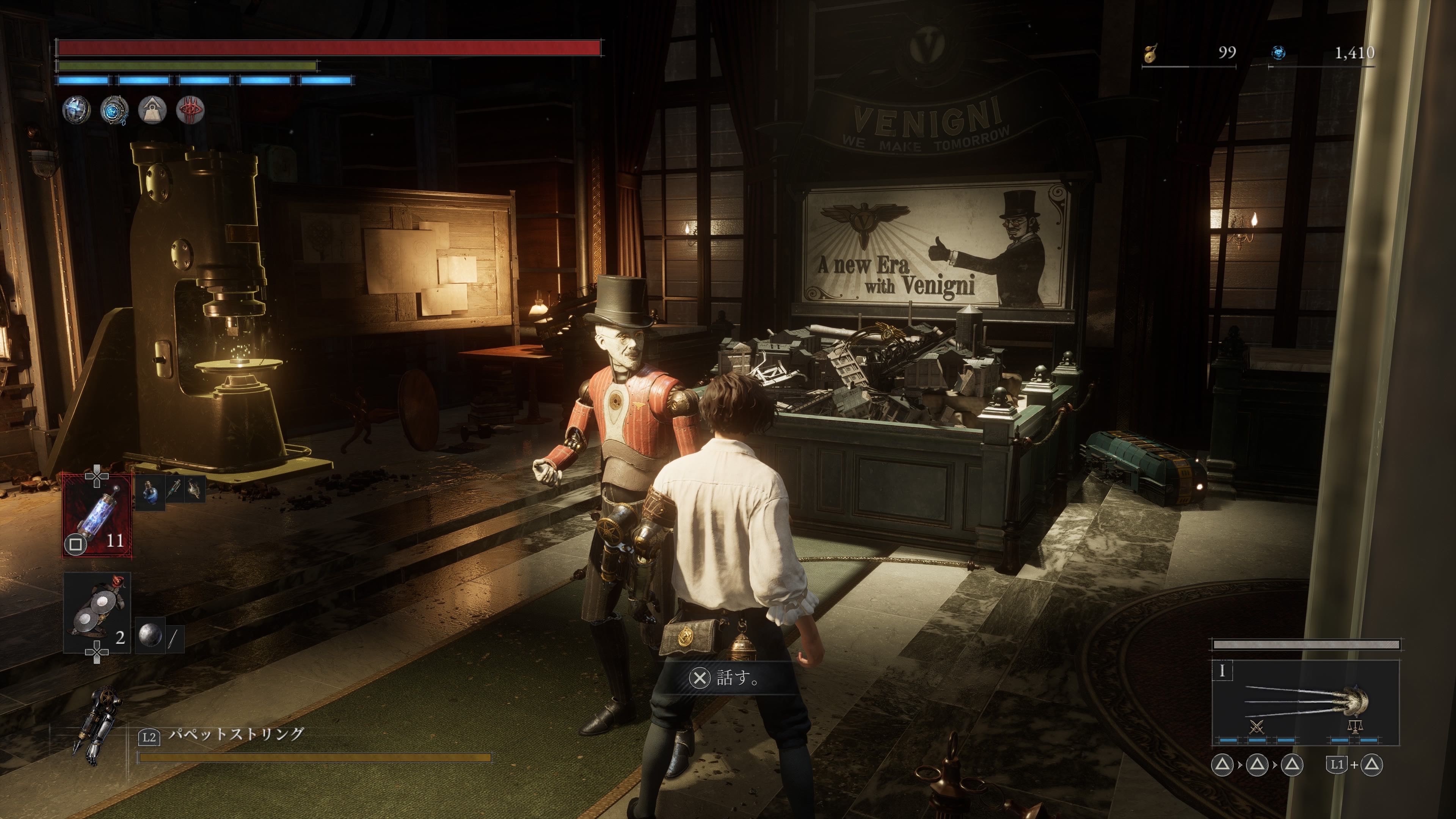
Task: Click the crossed swords Fable Art icon
Action: [1256, 726]
